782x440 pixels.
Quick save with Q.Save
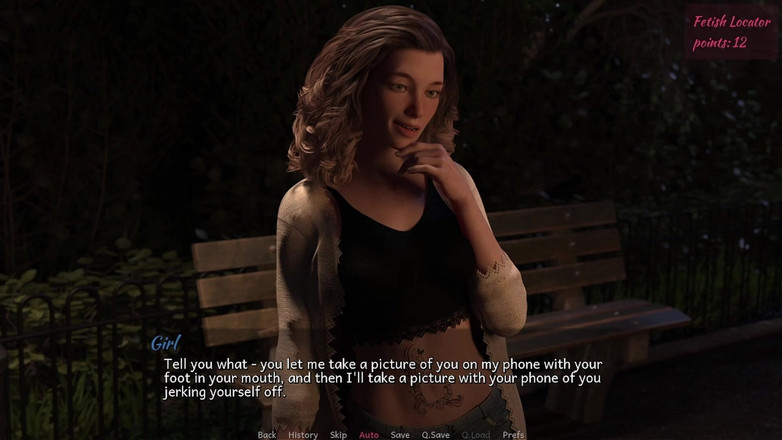pos(435,435)
